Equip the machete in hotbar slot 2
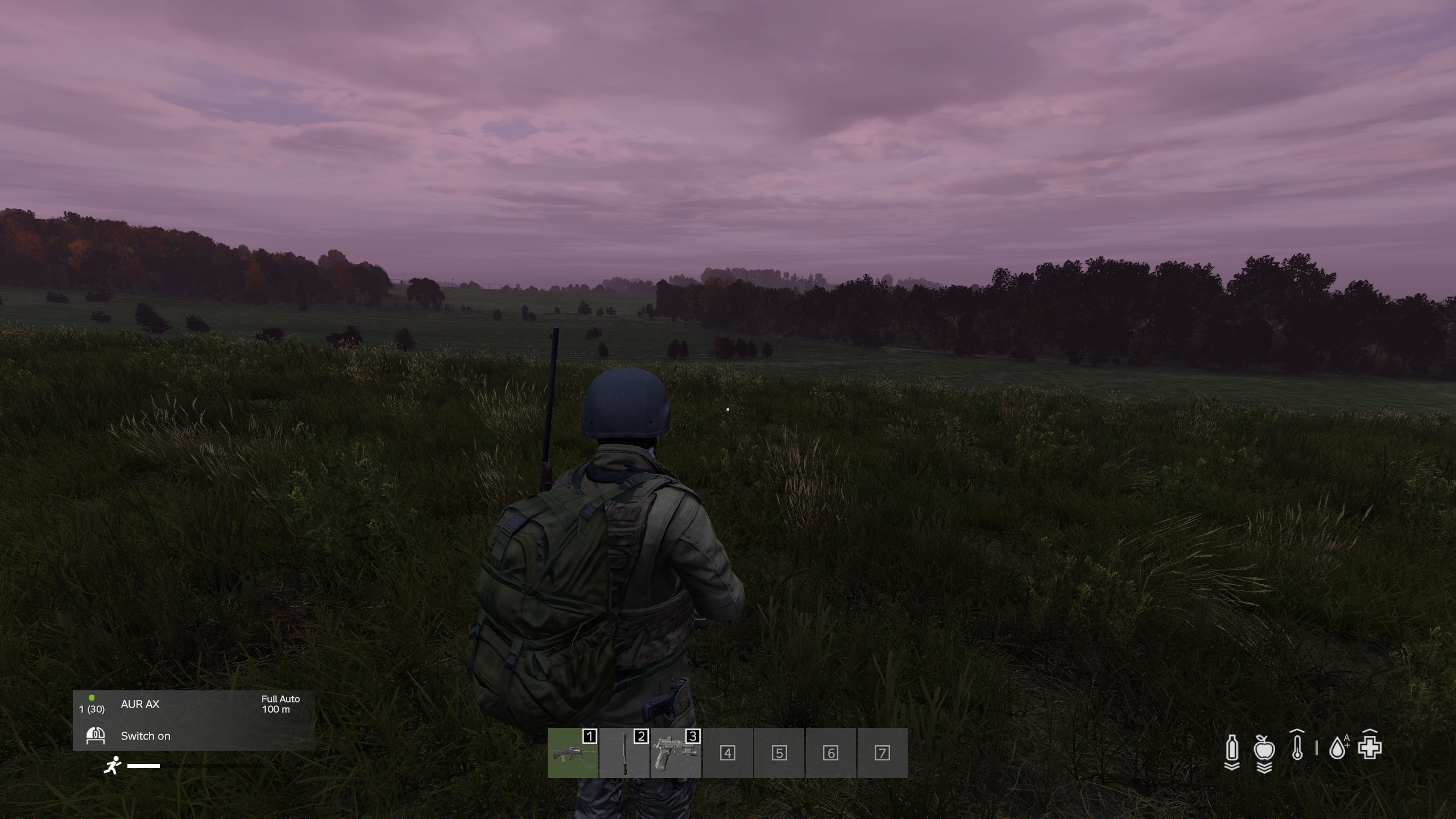This screenshot has width=1456, height=819. pyautogui.click(x=624, y=753)
